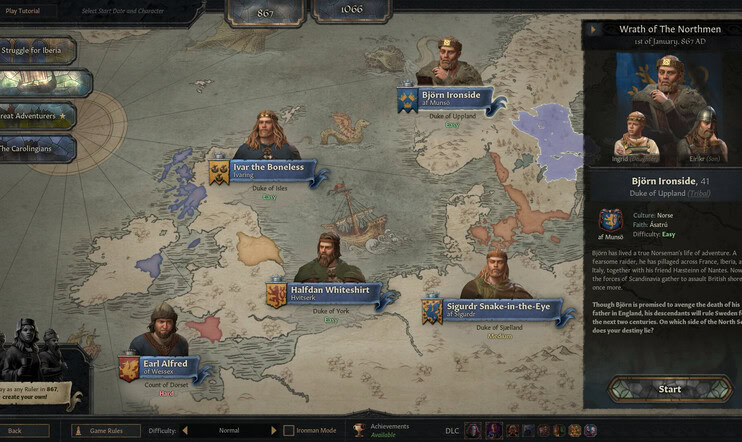Choose the Struggle for Iberia bookmark

click(38, 51)
